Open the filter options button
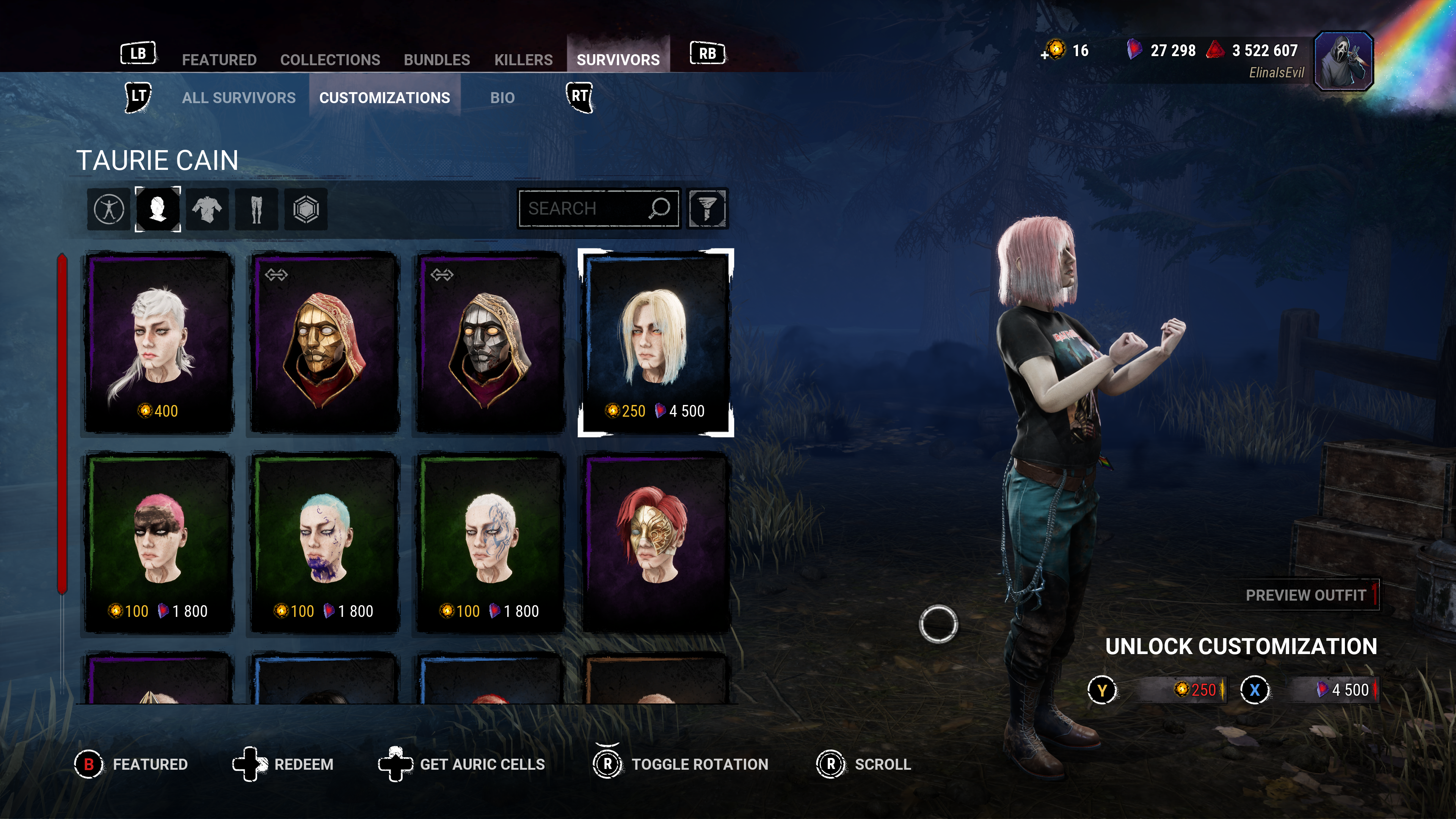 (x=707, y=209)
